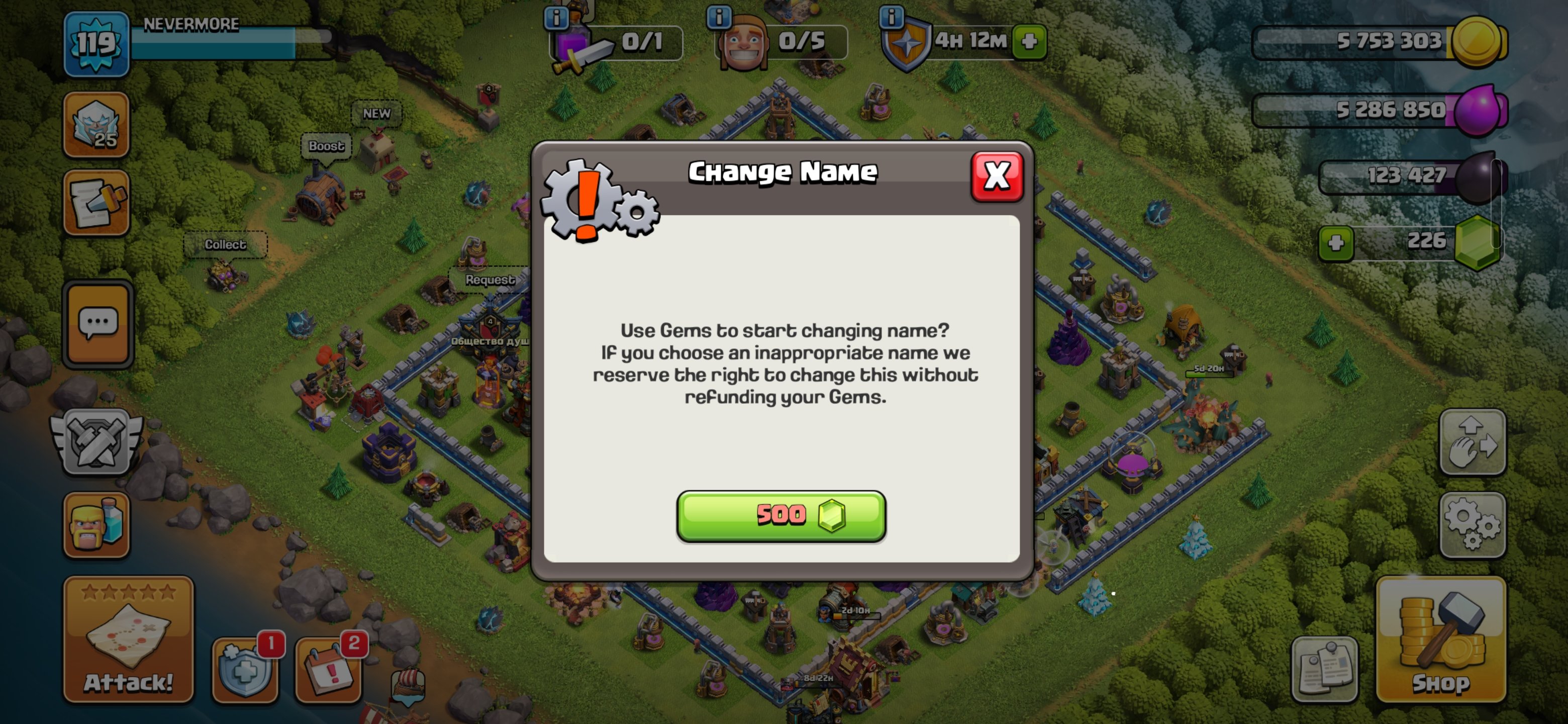Open the game settings gears icon

click(1473, 525)
